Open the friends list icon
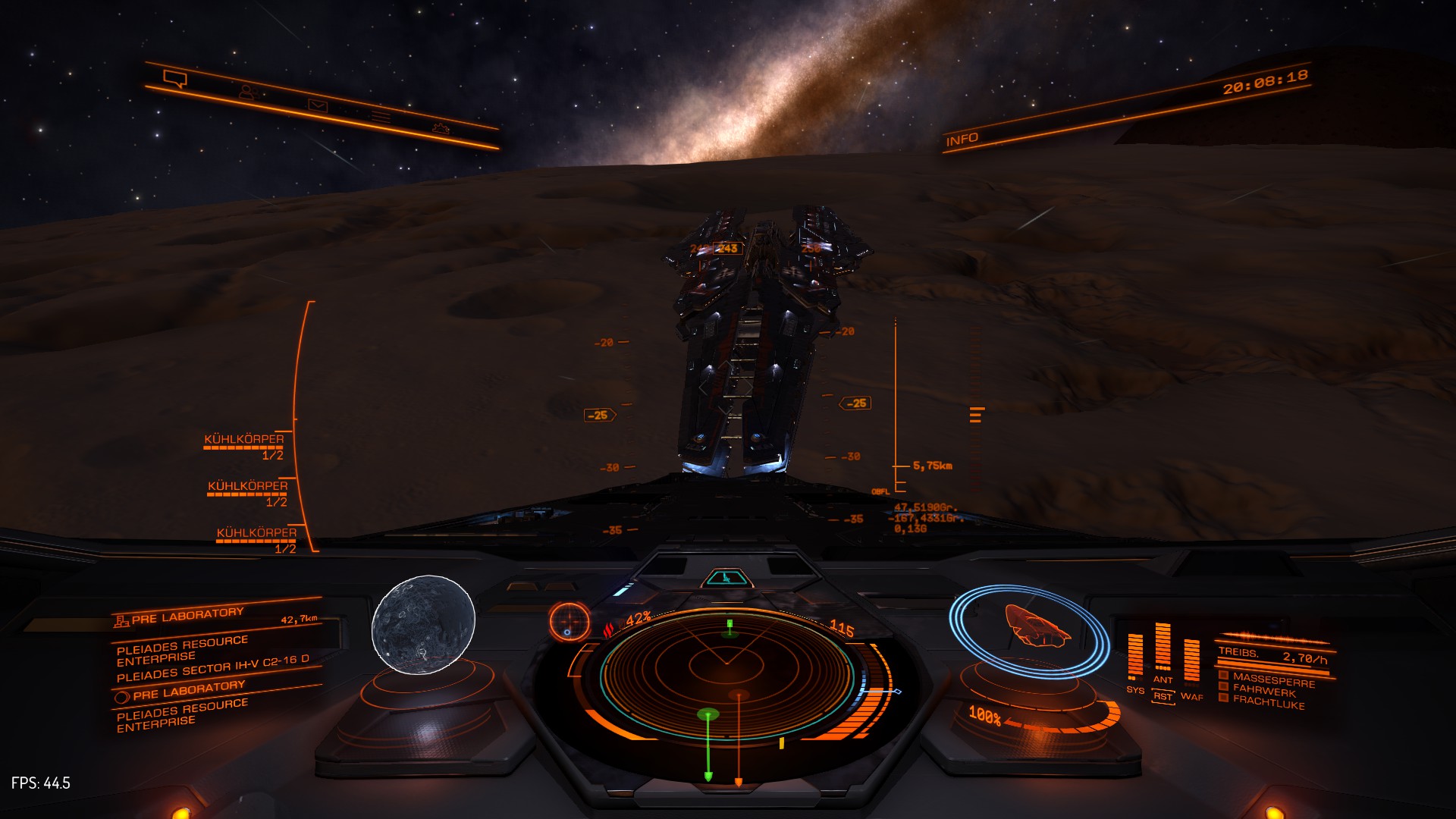Viewport: 1456px width, 819px height. 247,92
